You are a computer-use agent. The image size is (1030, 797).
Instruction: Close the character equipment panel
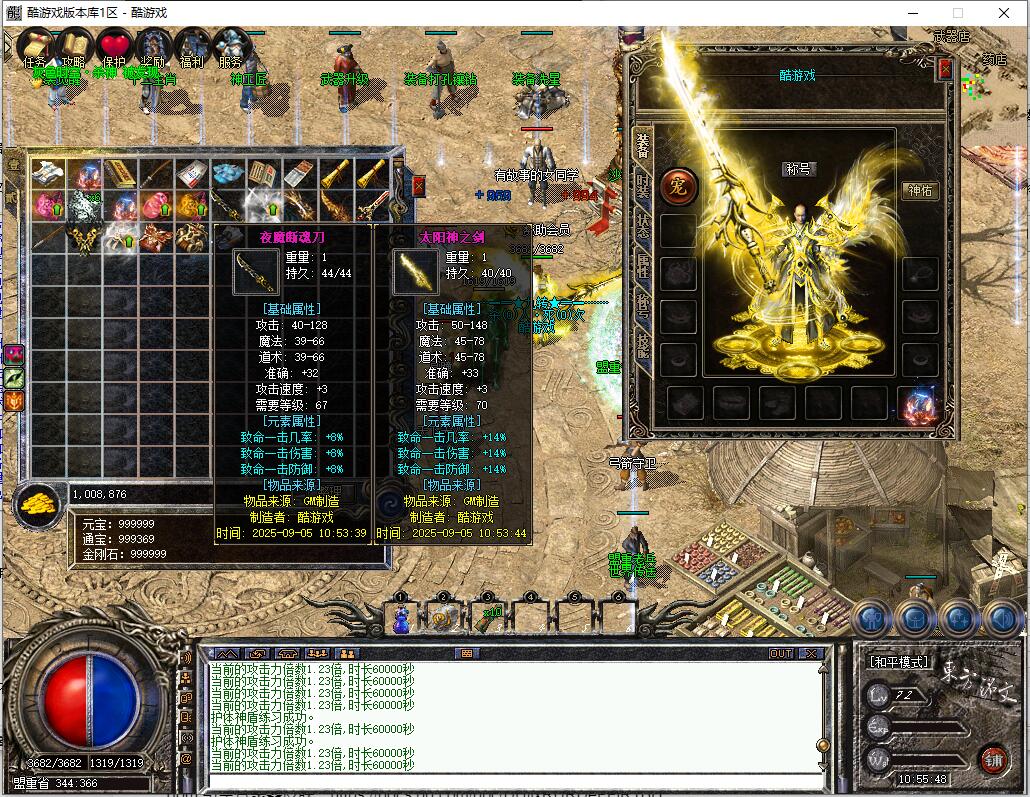[945, 69]
